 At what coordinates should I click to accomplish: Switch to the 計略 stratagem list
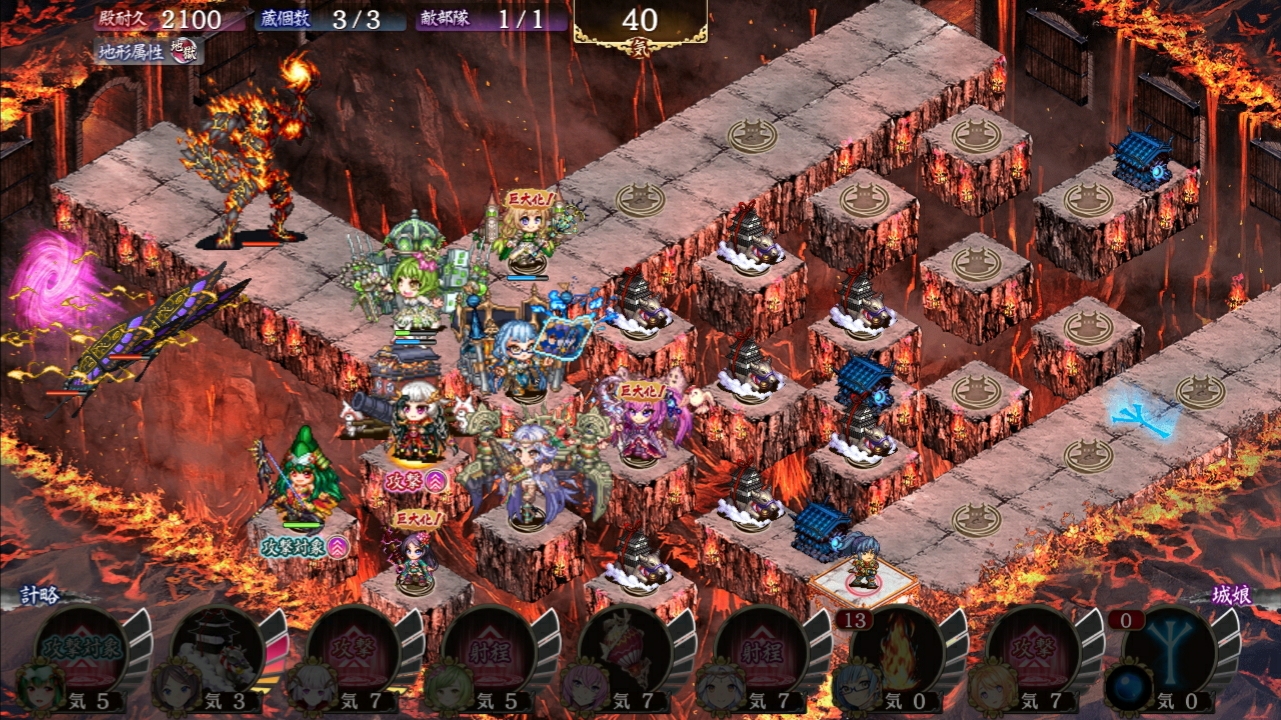pyautogui.click(x=42, y=596)
